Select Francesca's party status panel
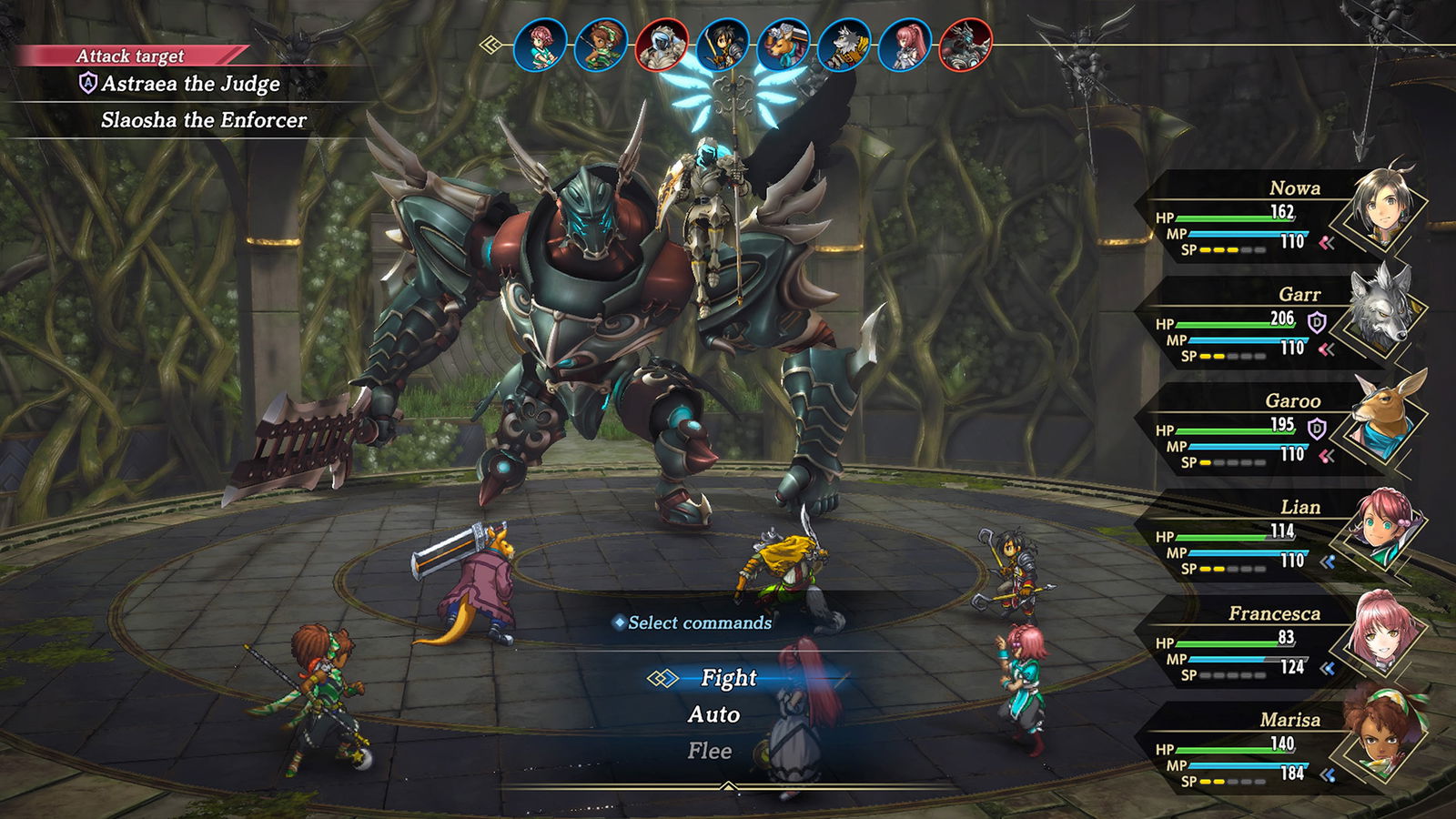1456x819 pixels. tap(1274, 644)
